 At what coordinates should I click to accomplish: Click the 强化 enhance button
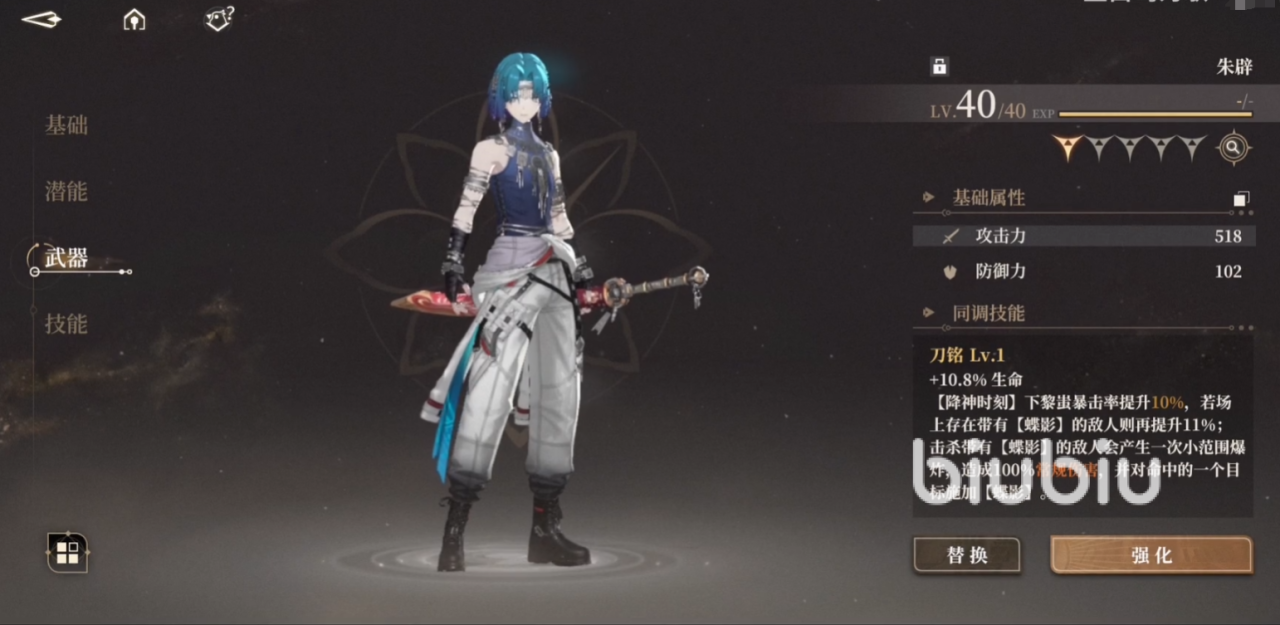1151,555
